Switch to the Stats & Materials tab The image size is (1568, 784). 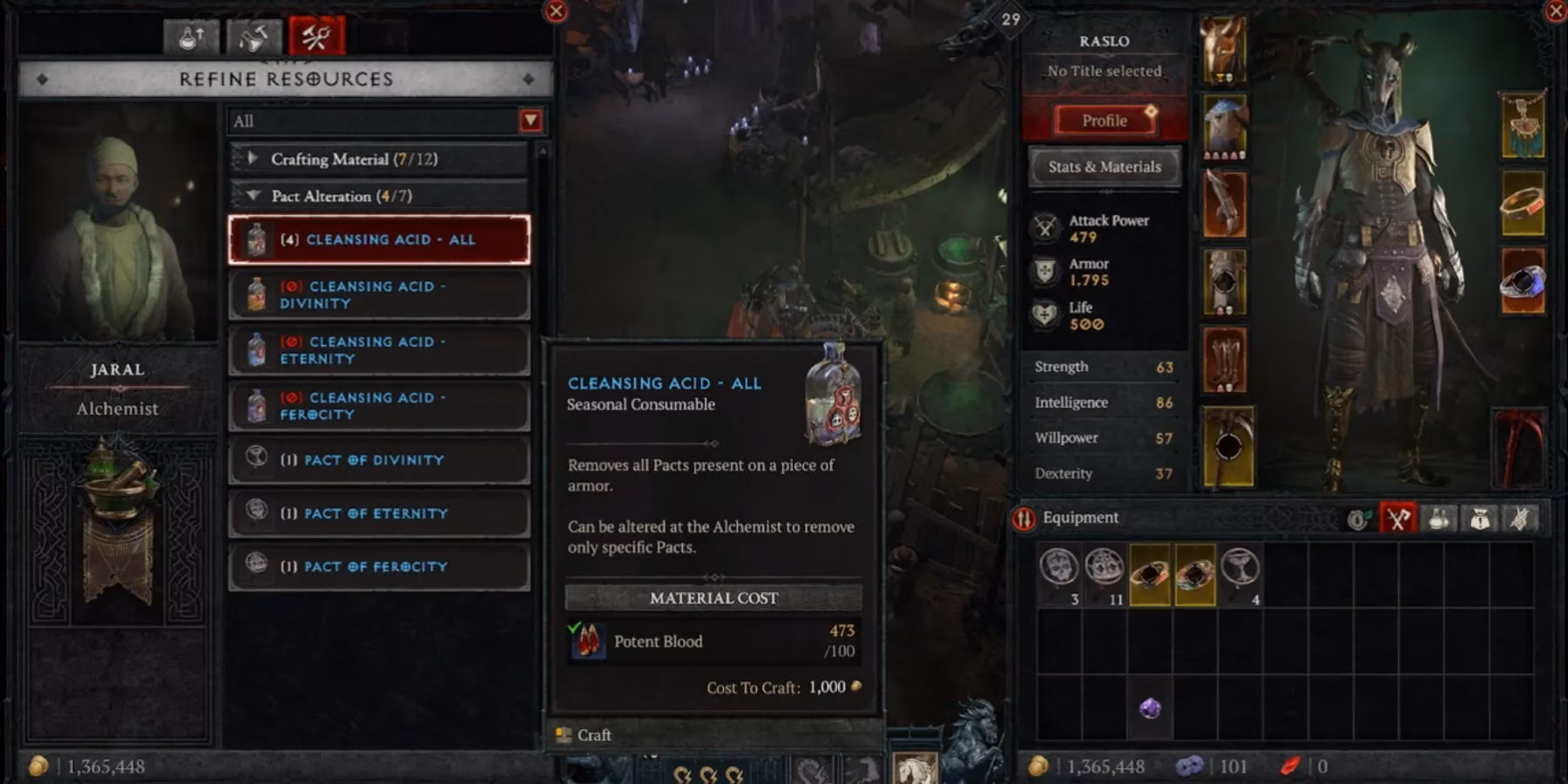point(1103,166)
